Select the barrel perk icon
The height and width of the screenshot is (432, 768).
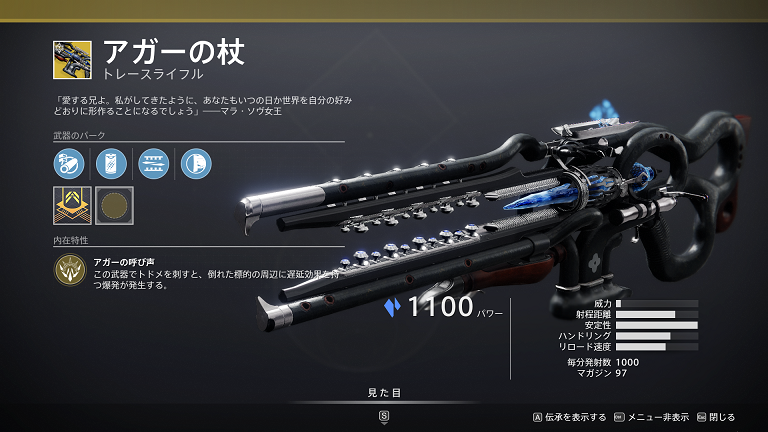coord(69,163)
